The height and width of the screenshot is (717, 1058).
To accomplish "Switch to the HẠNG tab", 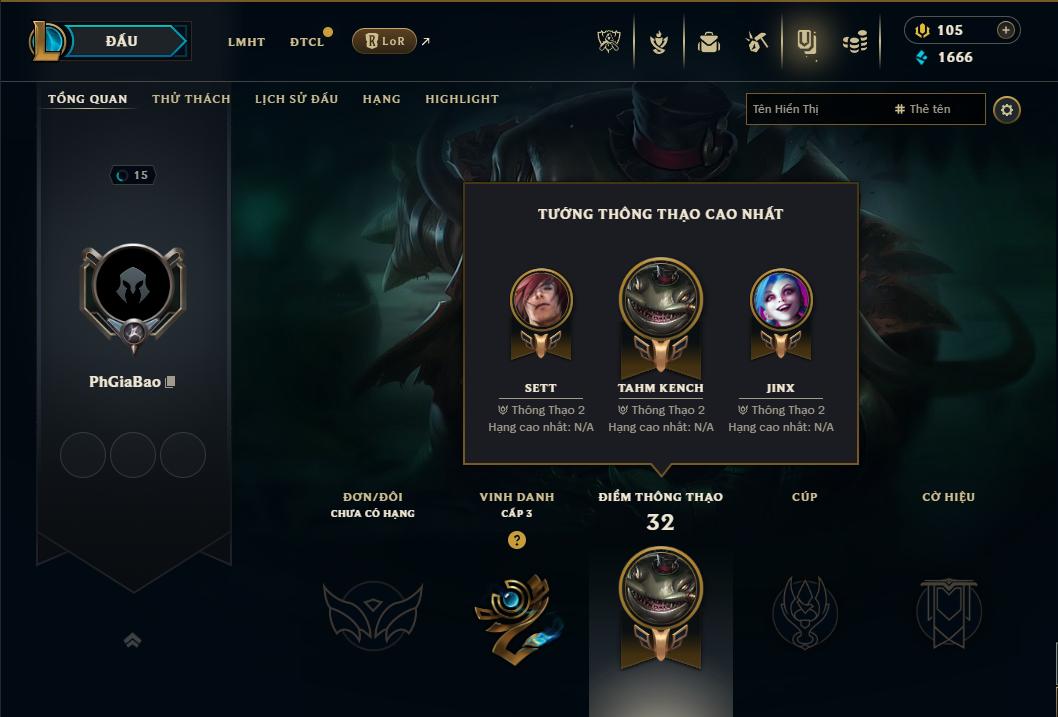I will (x=381, y=99).
